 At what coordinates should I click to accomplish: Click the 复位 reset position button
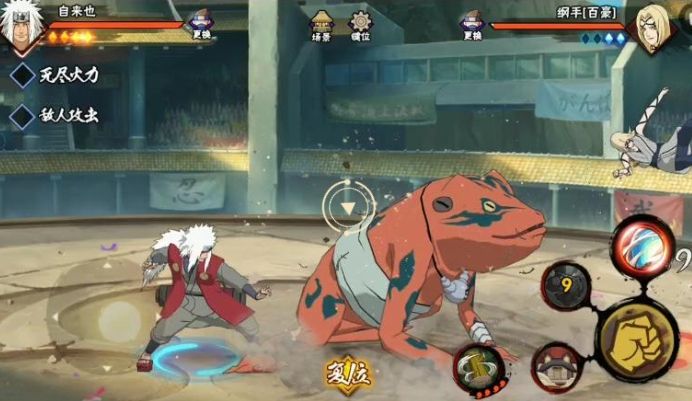[x=347, y=374]
